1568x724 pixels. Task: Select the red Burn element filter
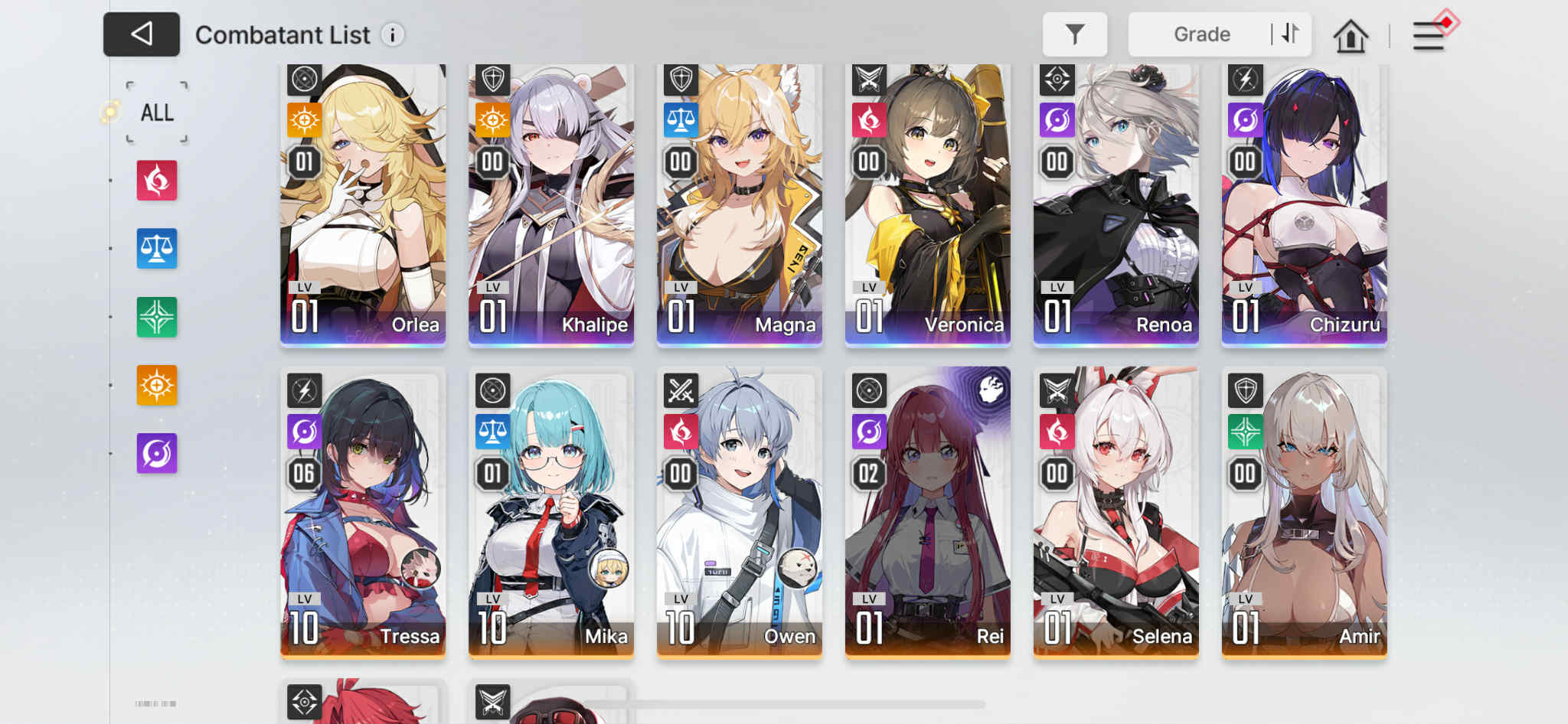coord(156,181)
